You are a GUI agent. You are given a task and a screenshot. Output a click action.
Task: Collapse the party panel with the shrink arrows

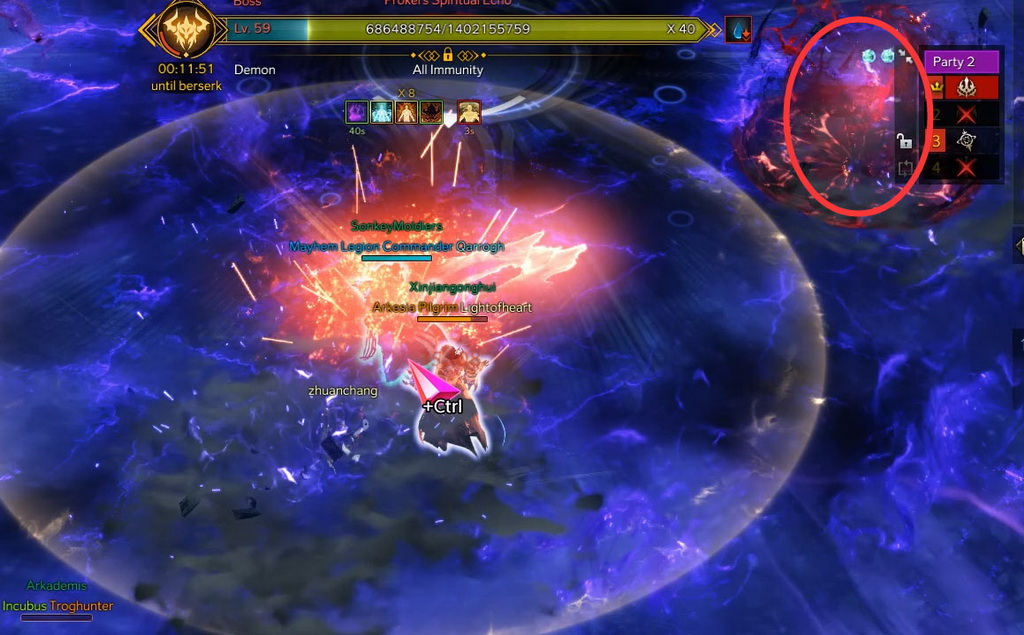(906, 57)
